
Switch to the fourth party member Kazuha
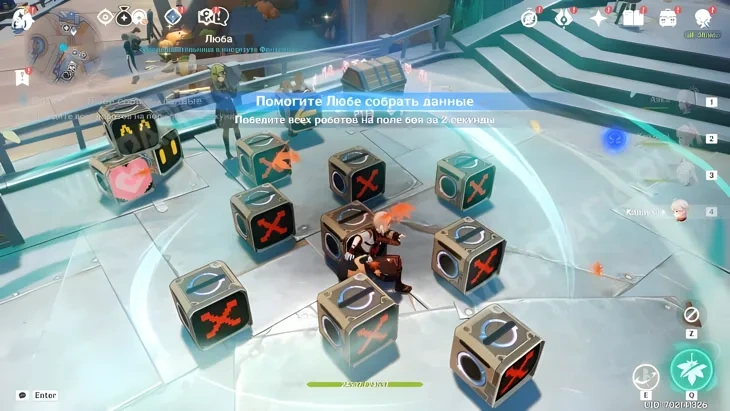[686, 212]
